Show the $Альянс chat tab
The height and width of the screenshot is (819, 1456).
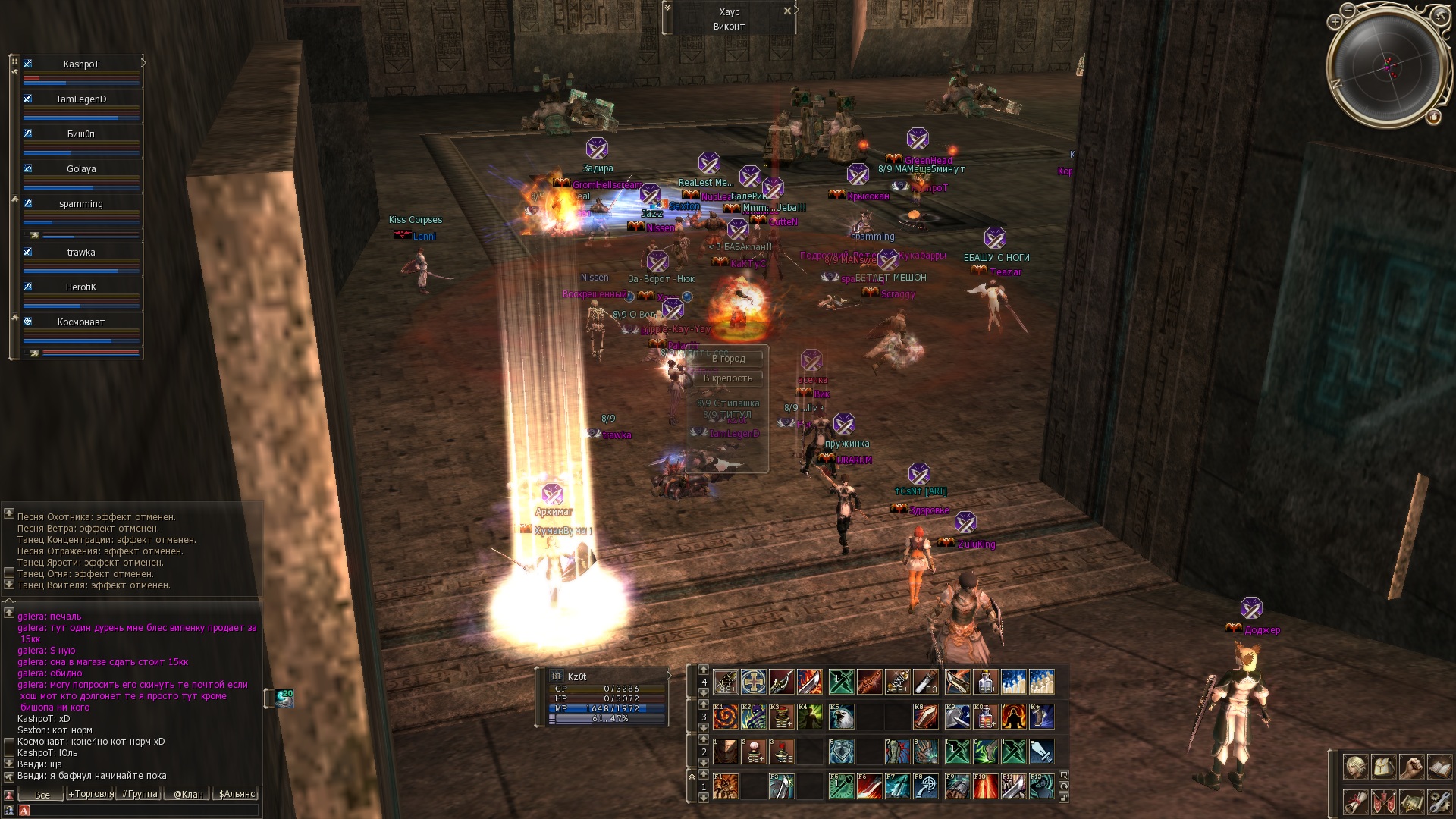[237, 794]
